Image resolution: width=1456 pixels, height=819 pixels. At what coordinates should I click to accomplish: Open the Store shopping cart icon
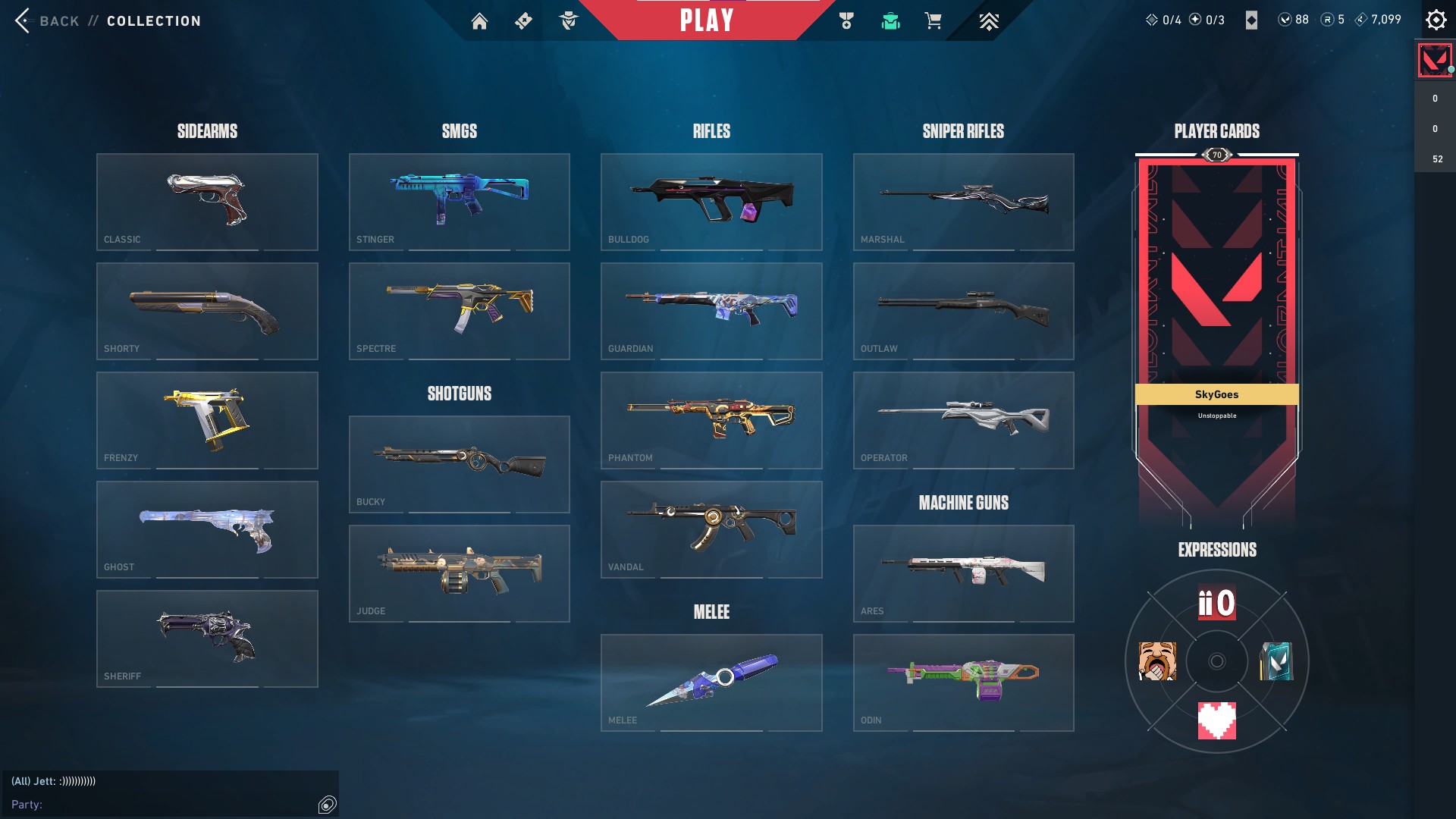click(934, 20)
